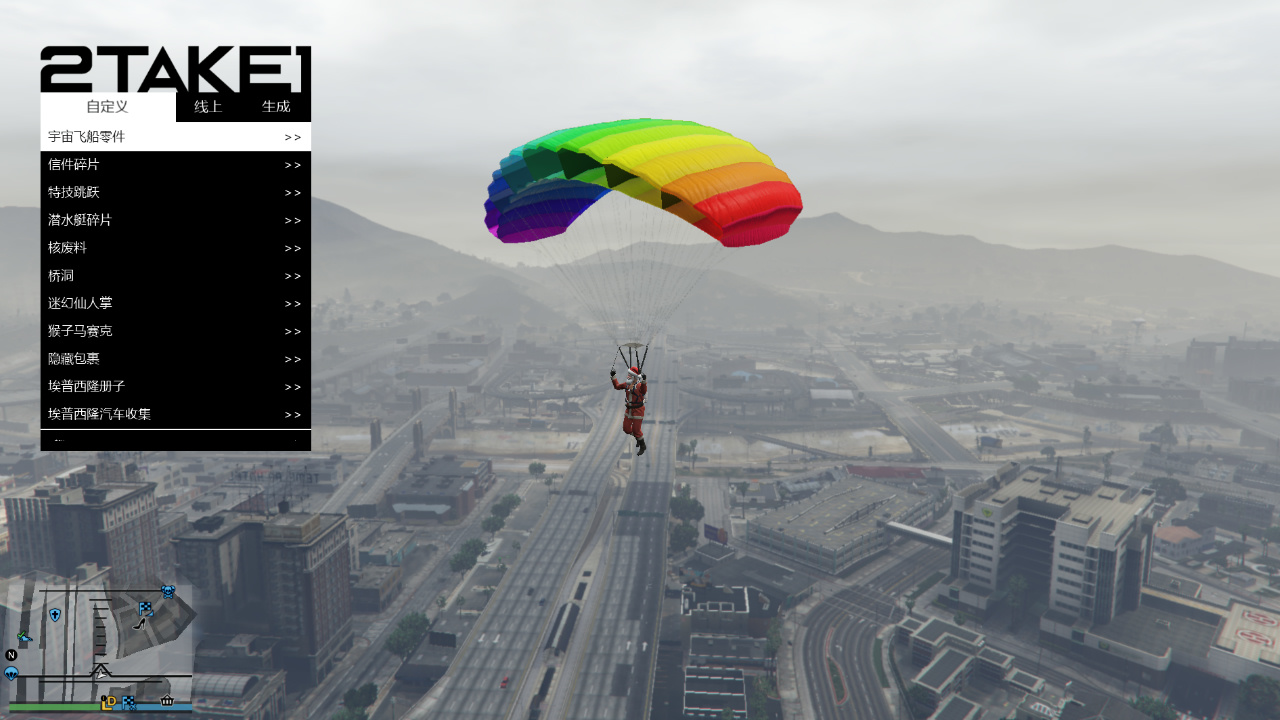
Task: Click the parachute blip on the minimap
Action: click(11, 674)
